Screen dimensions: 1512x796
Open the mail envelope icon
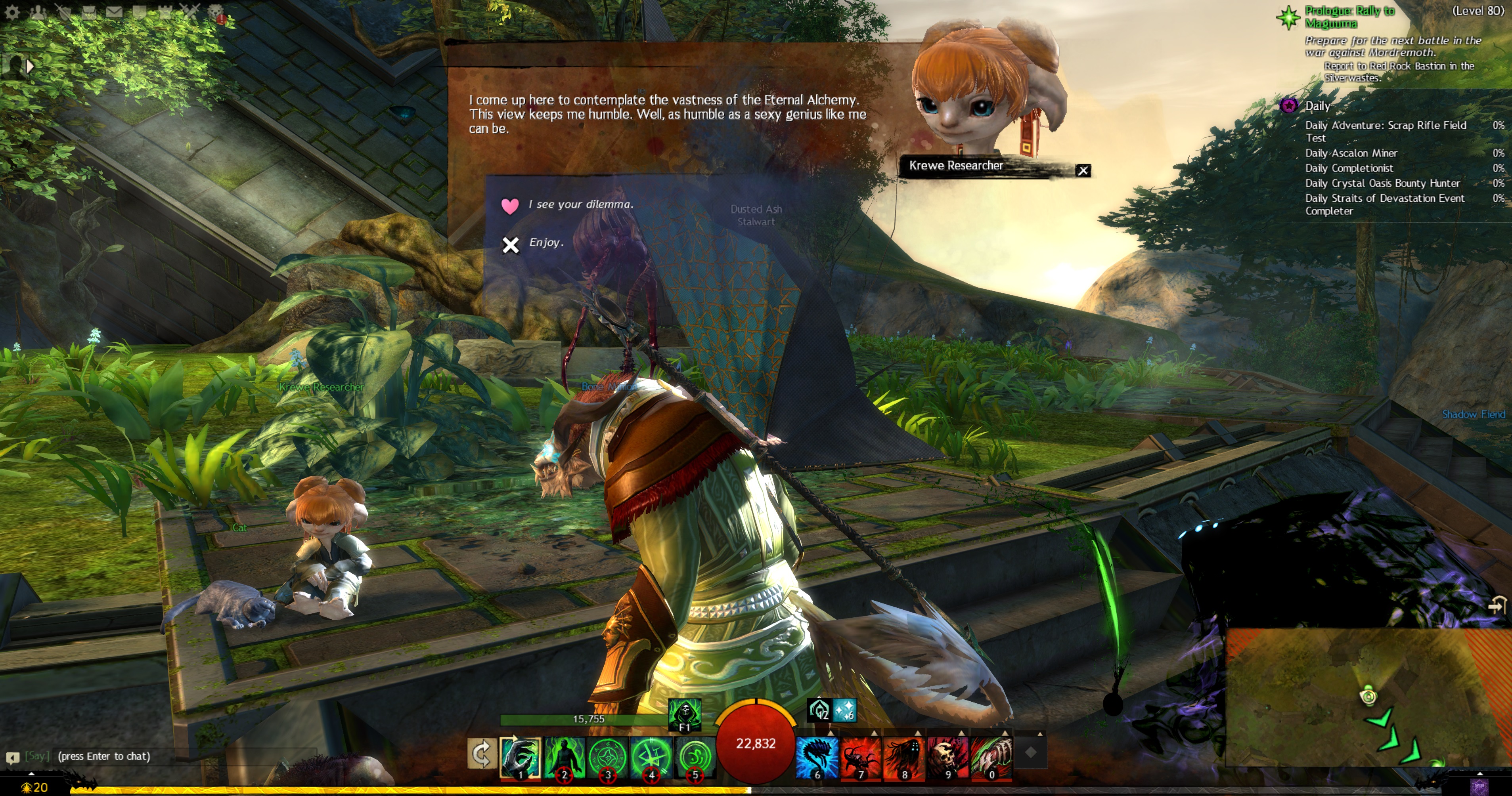pyautogui.click(x=115, y=11)
